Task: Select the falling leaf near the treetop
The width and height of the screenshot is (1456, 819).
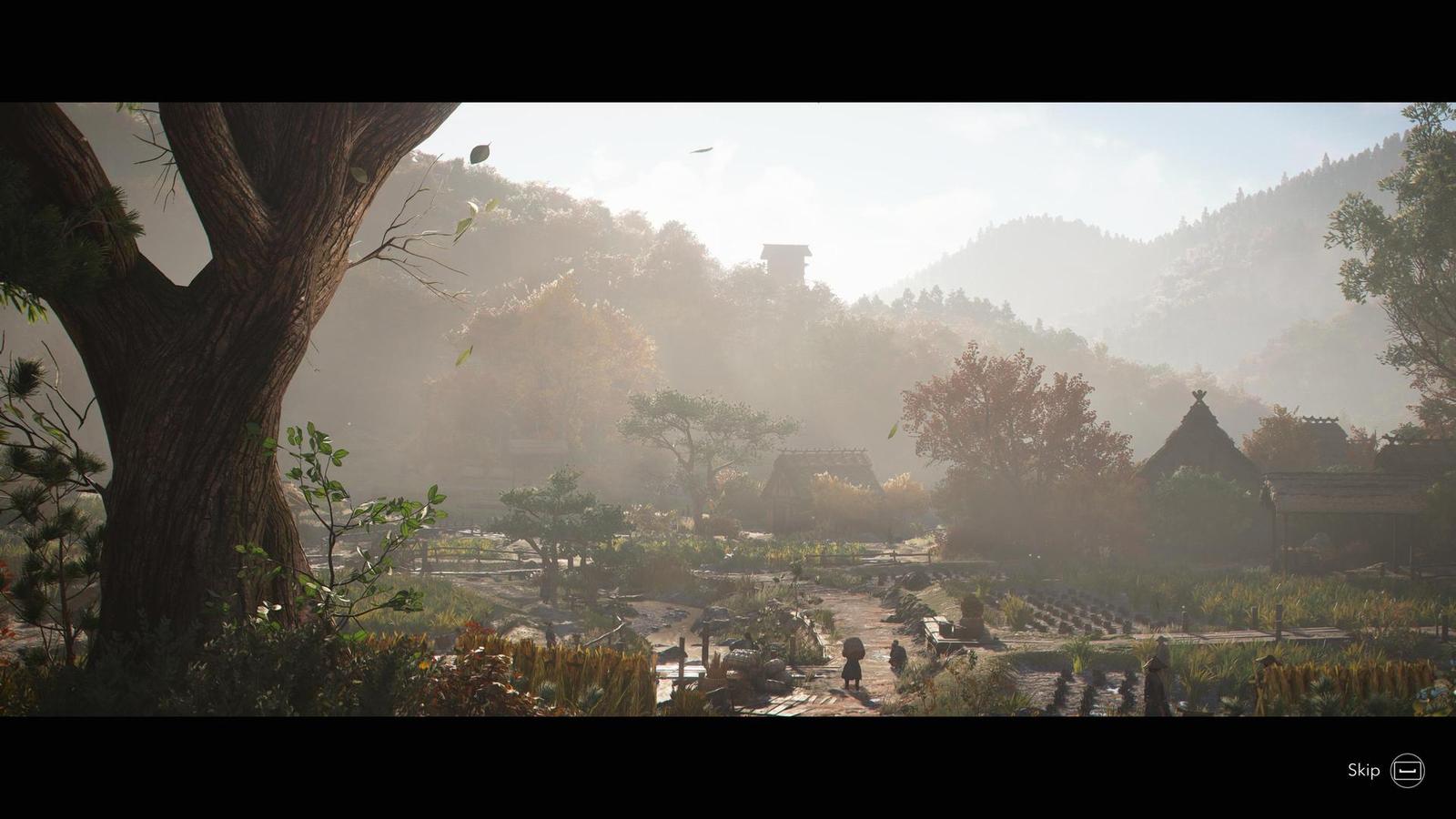Action: [480, 152]
